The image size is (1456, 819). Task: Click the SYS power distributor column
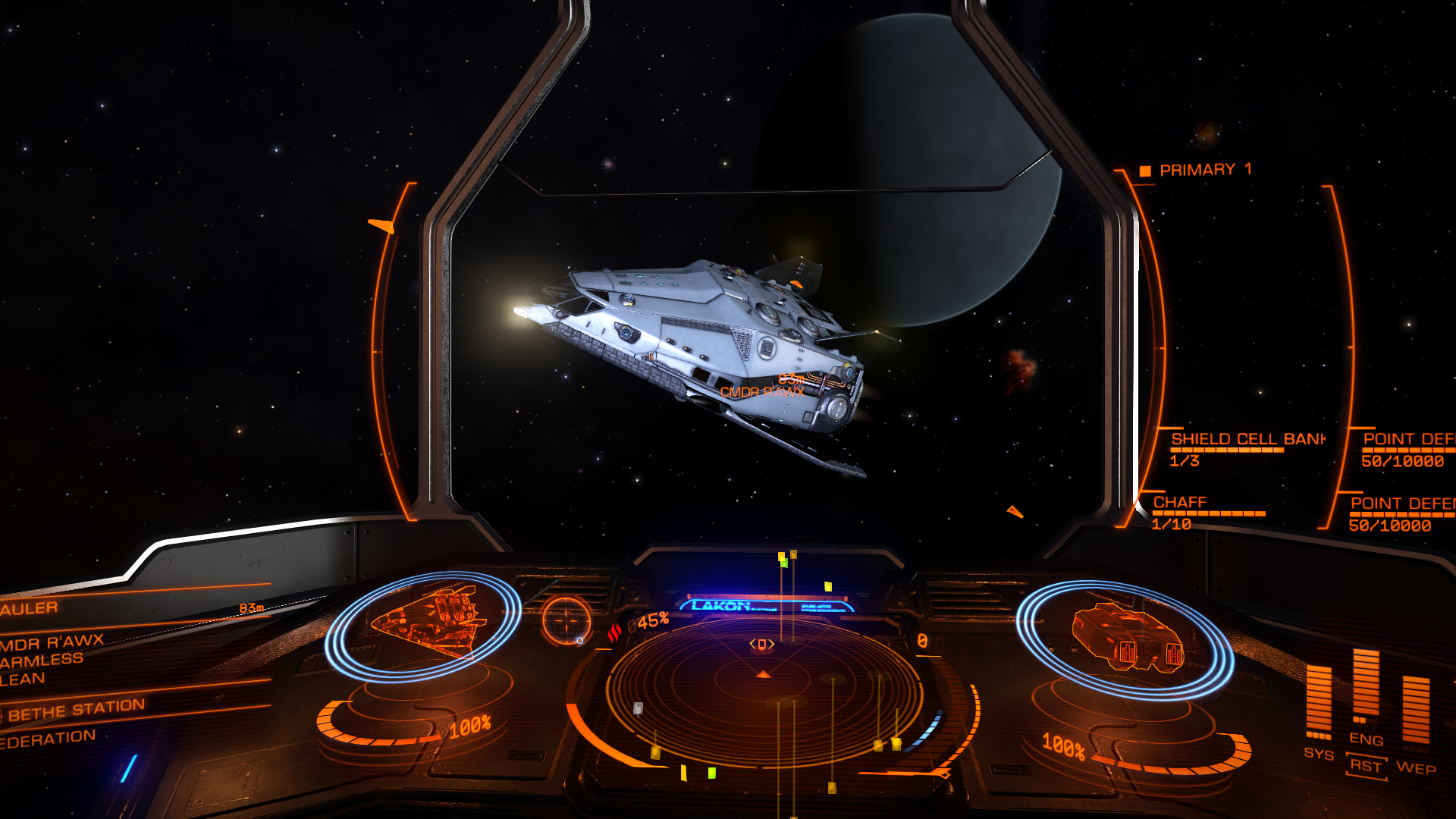pos(1319,701)
